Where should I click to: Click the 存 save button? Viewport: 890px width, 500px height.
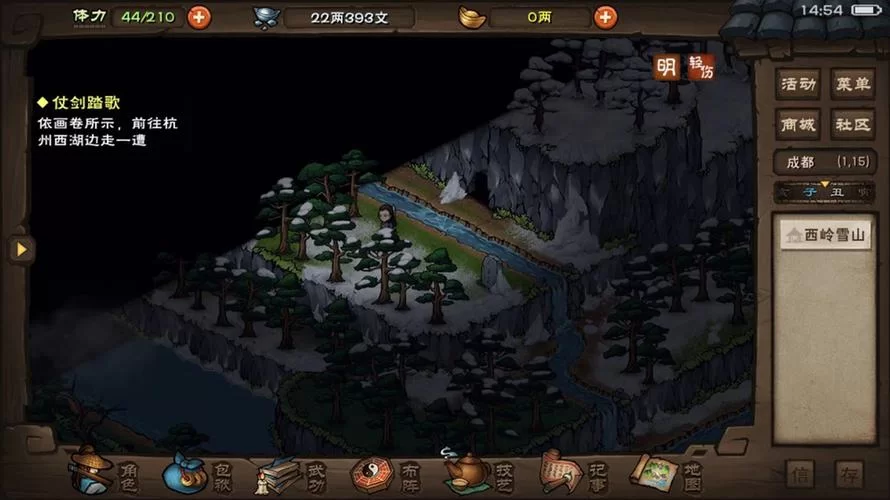(x=850, y=474)
